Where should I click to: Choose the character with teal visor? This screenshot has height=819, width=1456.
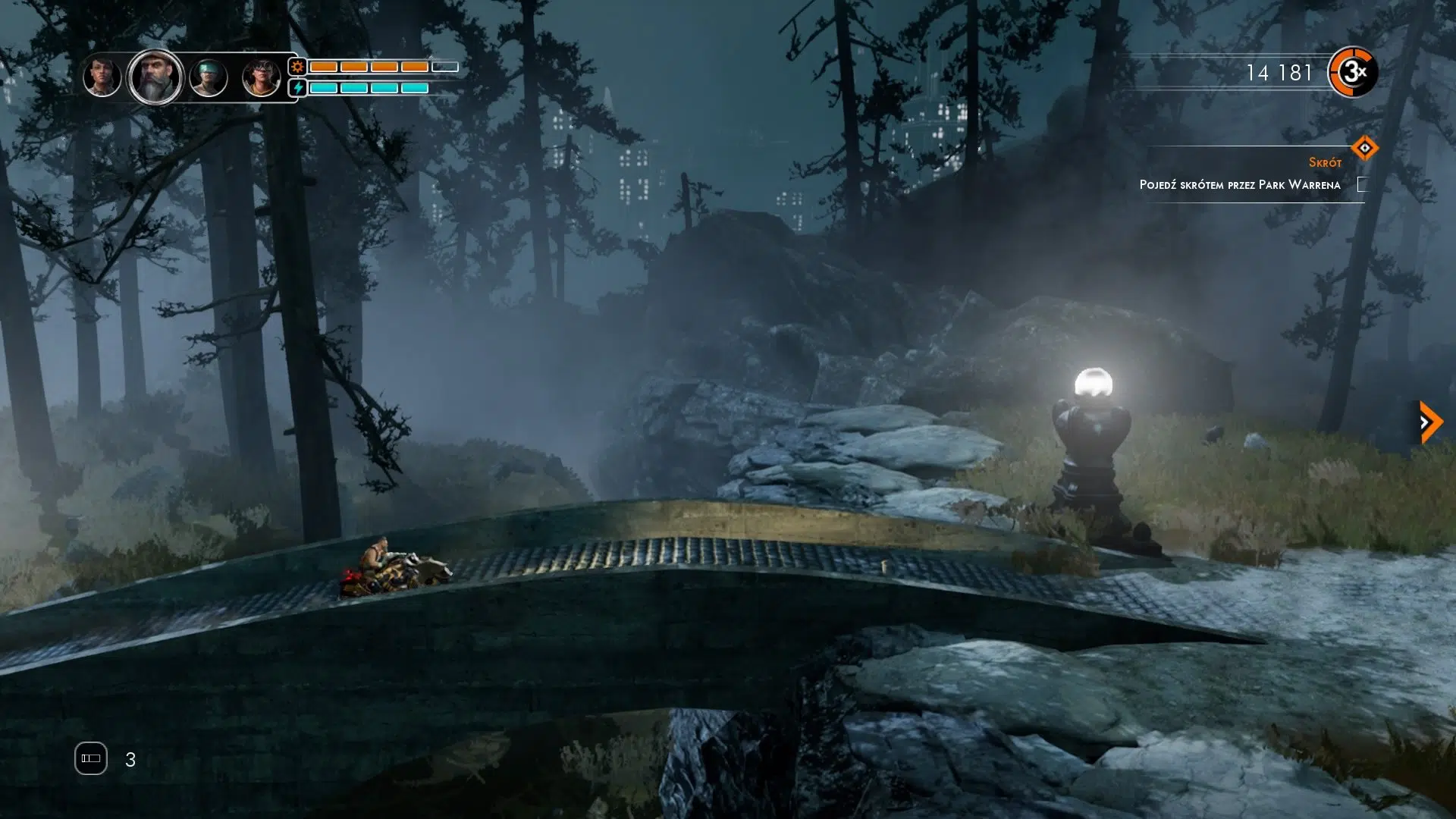click(209, 77)
